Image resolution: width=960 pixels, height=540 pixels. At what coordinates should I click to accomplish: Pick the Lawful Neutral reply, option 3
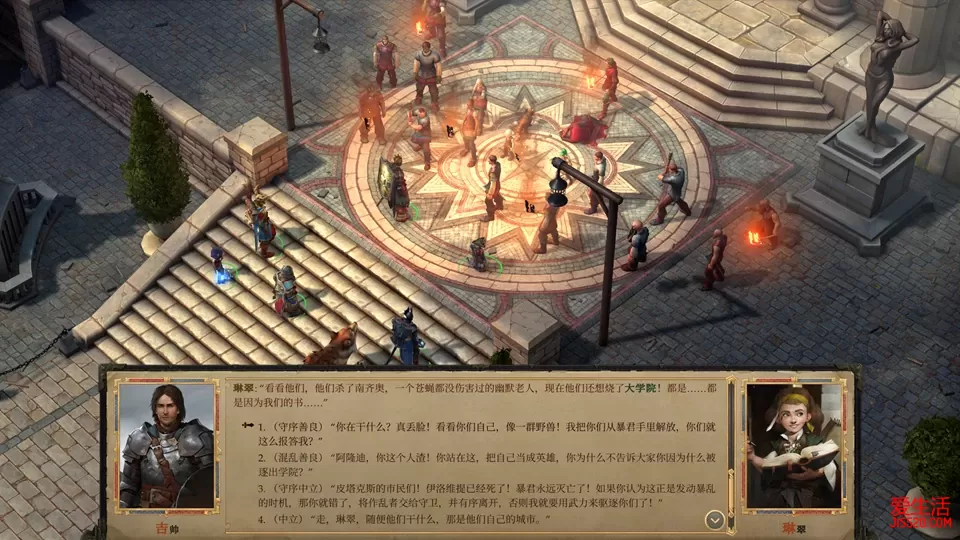(x=470, y=497)
